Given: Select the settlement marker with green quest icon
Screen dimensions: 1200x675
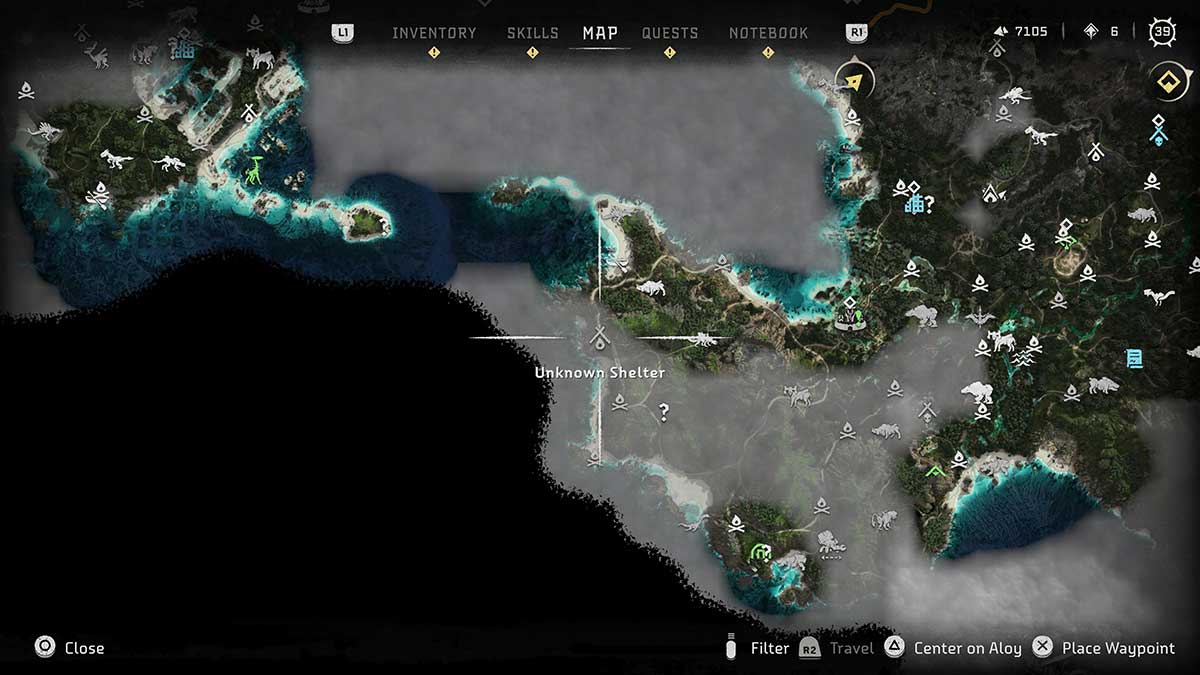Looking at the screenshot, I should pos(850,315).
